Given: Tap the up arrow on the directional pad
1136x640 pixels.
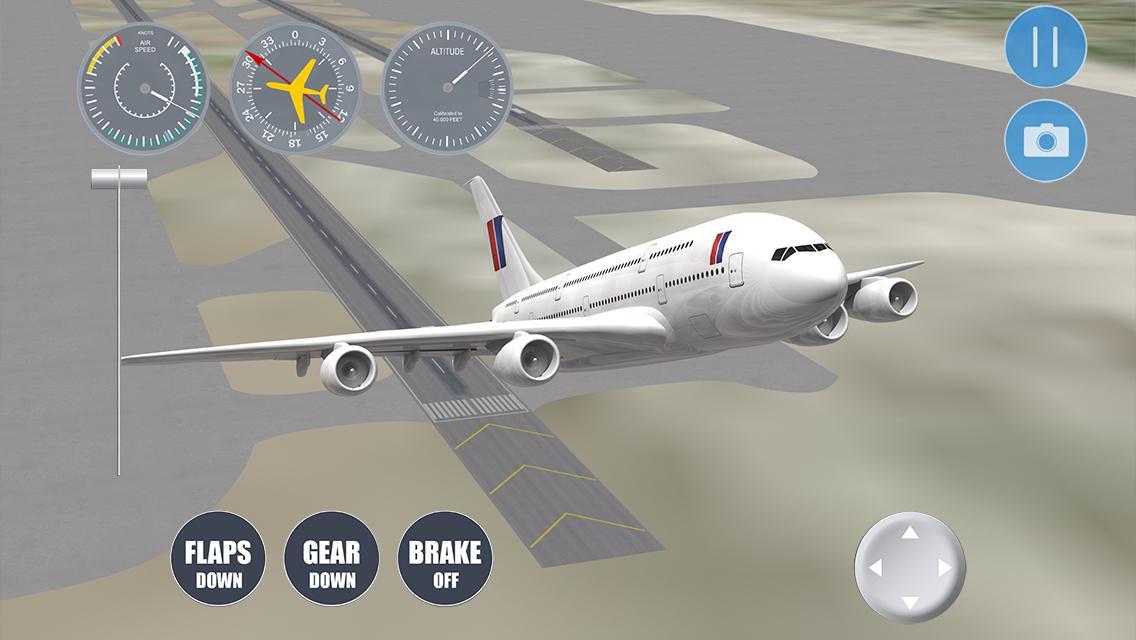Looking at the screenshot, I should (910, 533).
